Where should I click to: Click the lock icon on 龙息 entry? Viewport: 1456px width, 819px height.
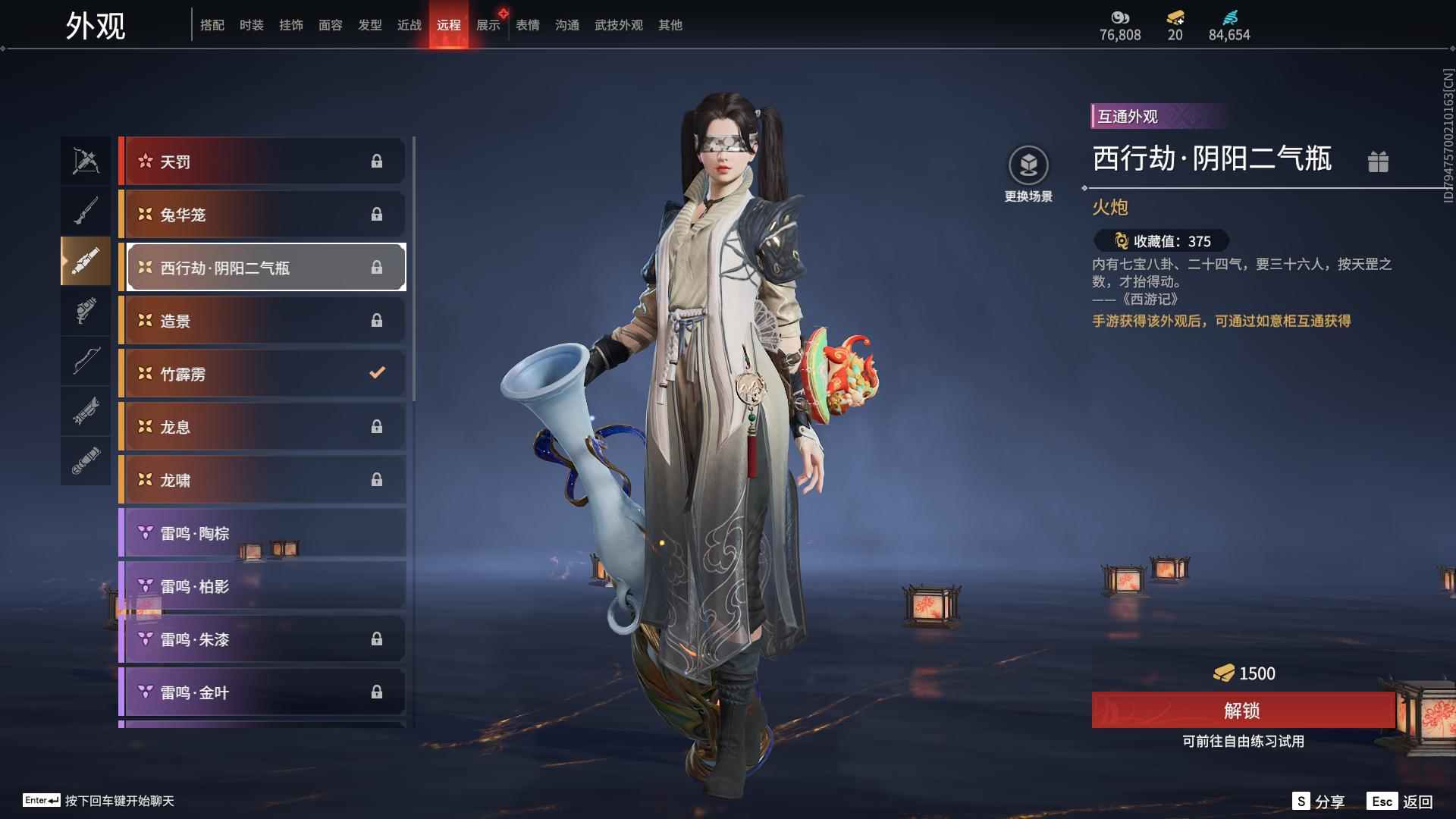tap(376, 426)
